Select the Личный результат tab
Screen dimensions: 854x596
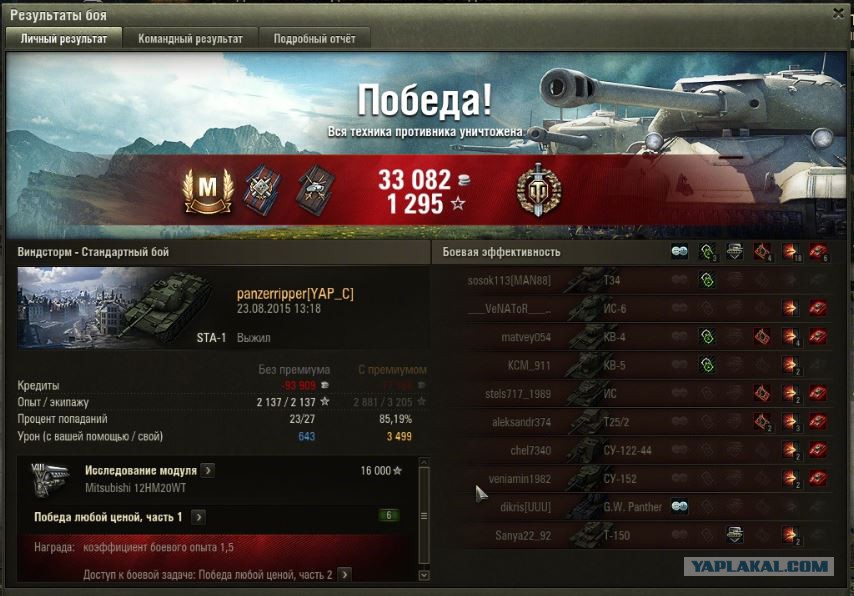[64, 38]
